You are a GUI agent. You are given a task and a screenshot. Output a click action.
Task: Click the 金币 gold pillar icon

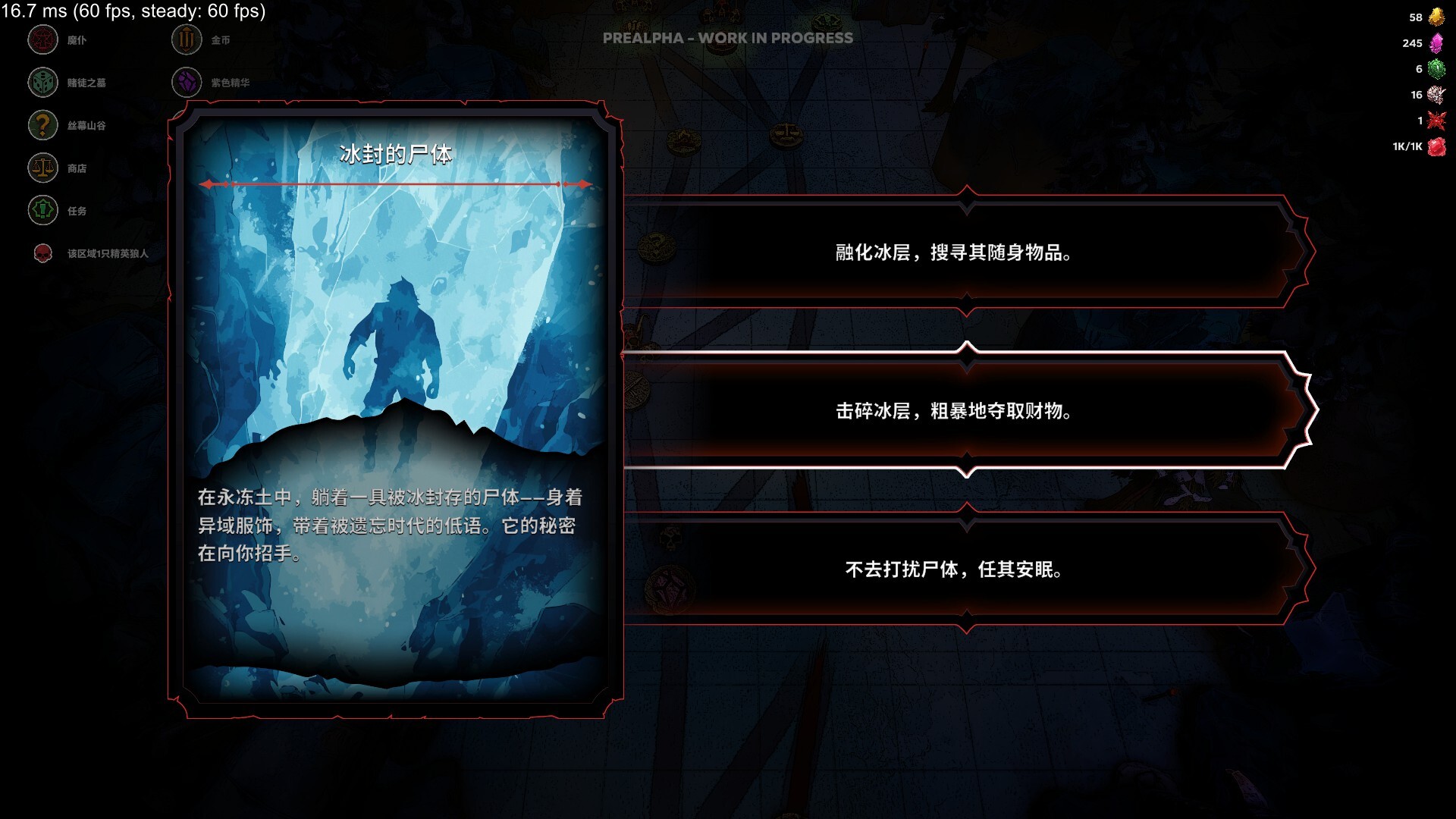point(186,40)
